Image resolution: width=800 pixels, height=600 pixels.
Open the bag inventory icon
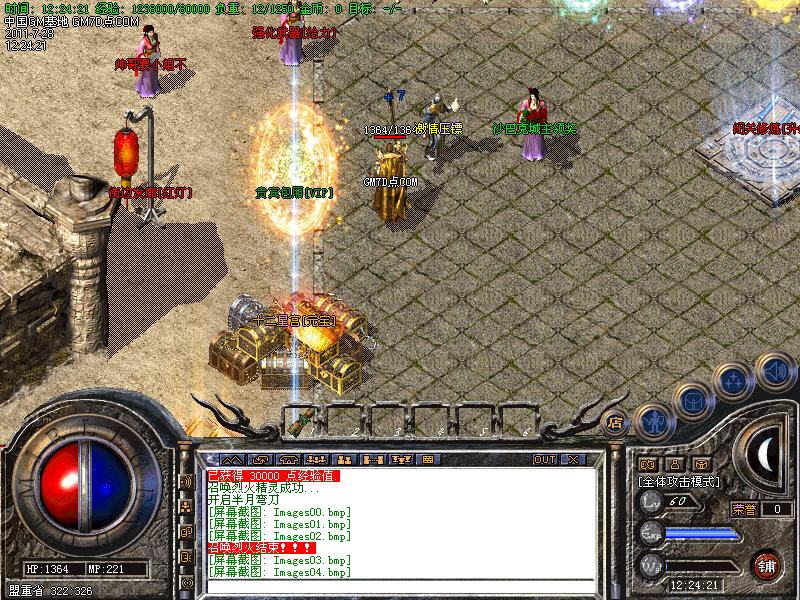(692, 400)
